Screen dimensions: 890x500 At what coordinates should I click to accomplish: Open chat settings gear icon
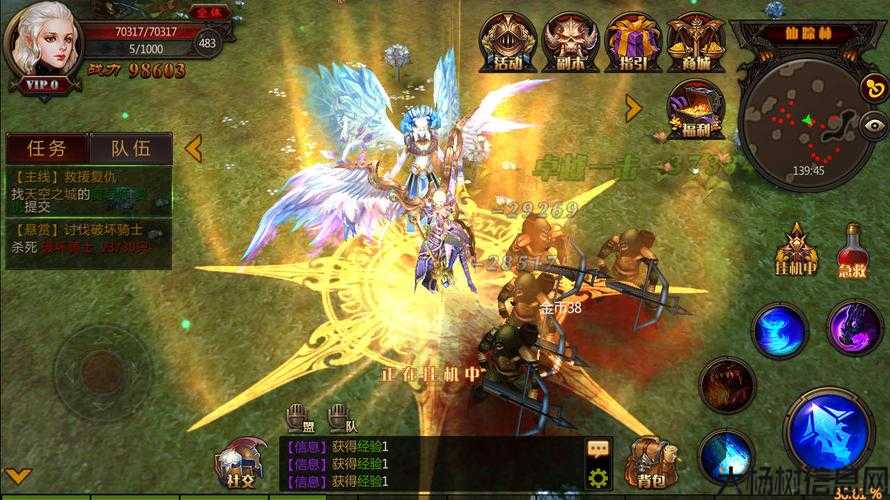coord(599,476)
